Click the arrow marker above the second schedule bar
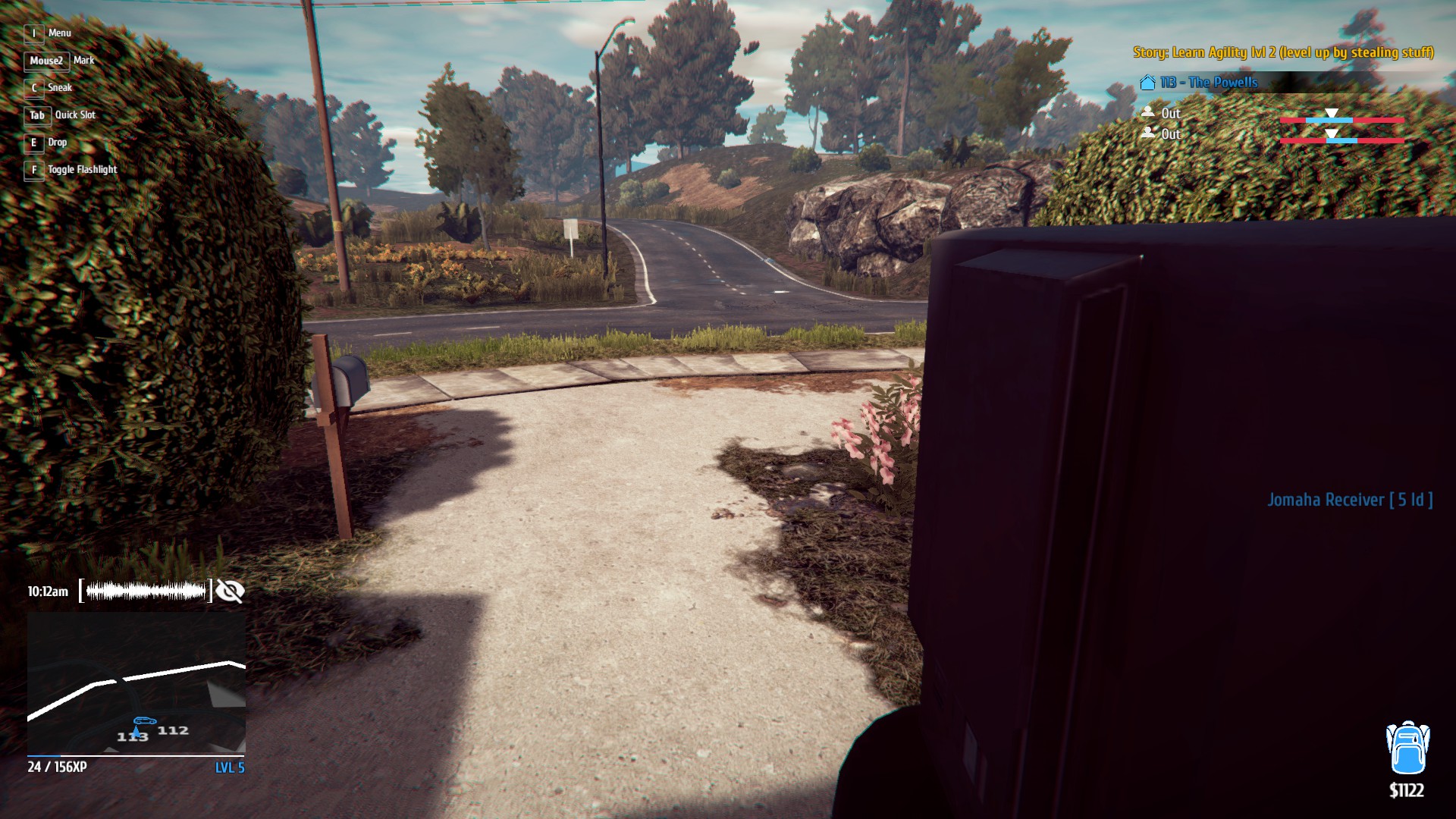1456x819 pixels. coord(1331,133)
